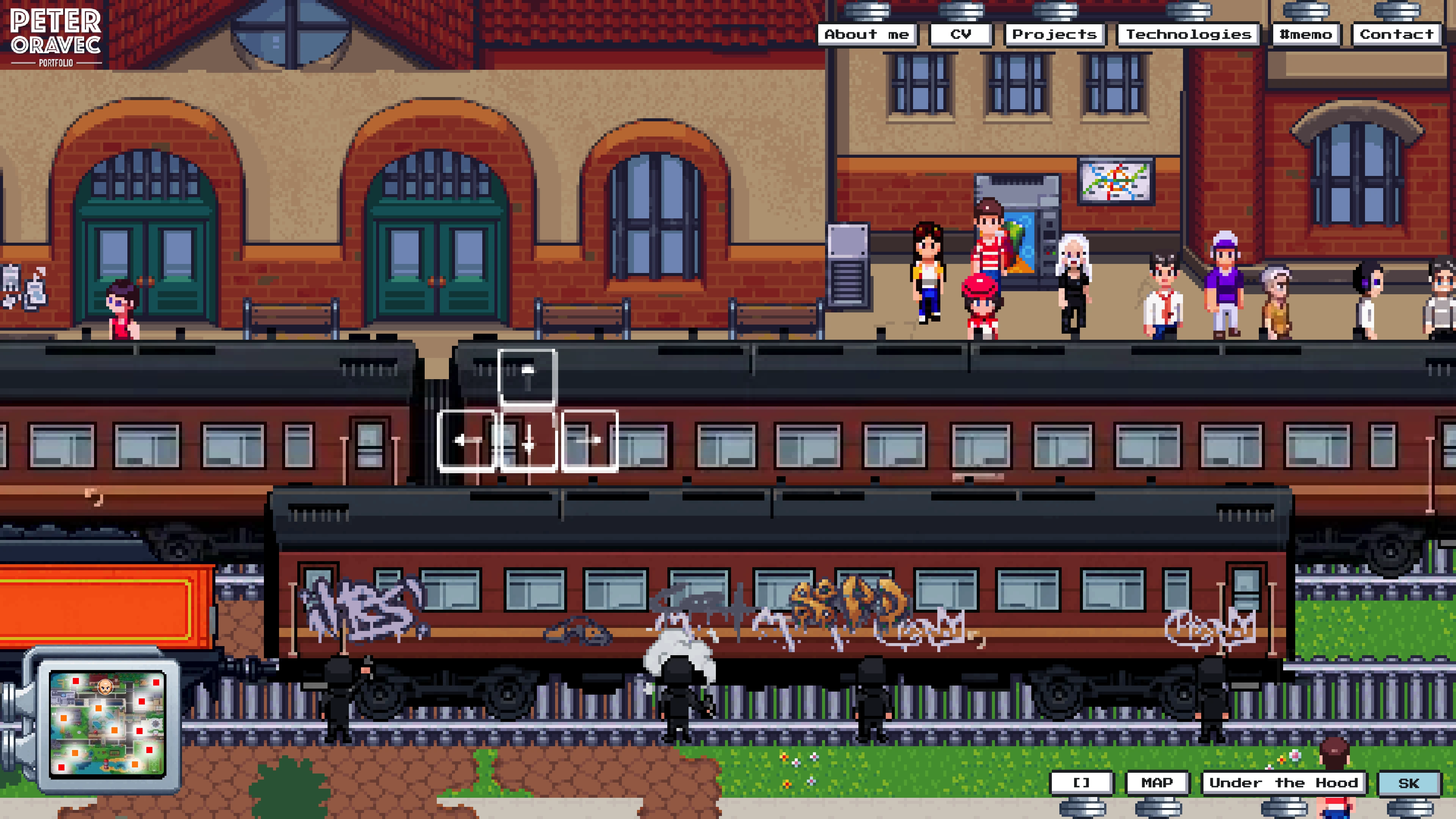Open the #memo page
Viewport: 1456px width, 819px height.
tap(1305, 35)
